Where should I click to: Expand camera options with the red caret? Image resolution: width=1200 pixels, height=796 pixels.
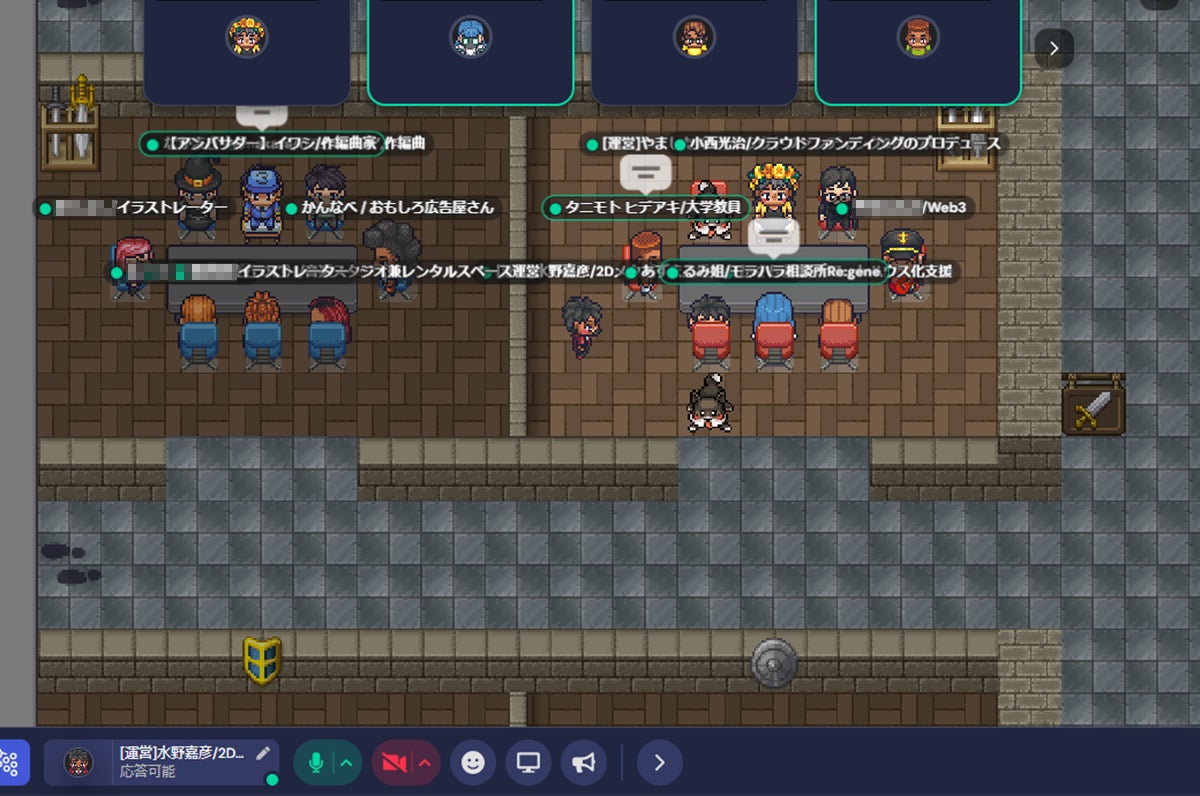pyautogui.click(x=425, y=763)
